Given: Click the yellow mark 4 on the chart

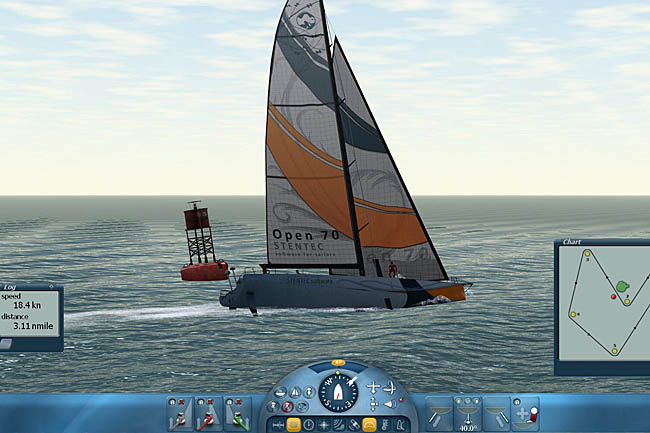Looking at the screenshot, I should click(574, 314).
